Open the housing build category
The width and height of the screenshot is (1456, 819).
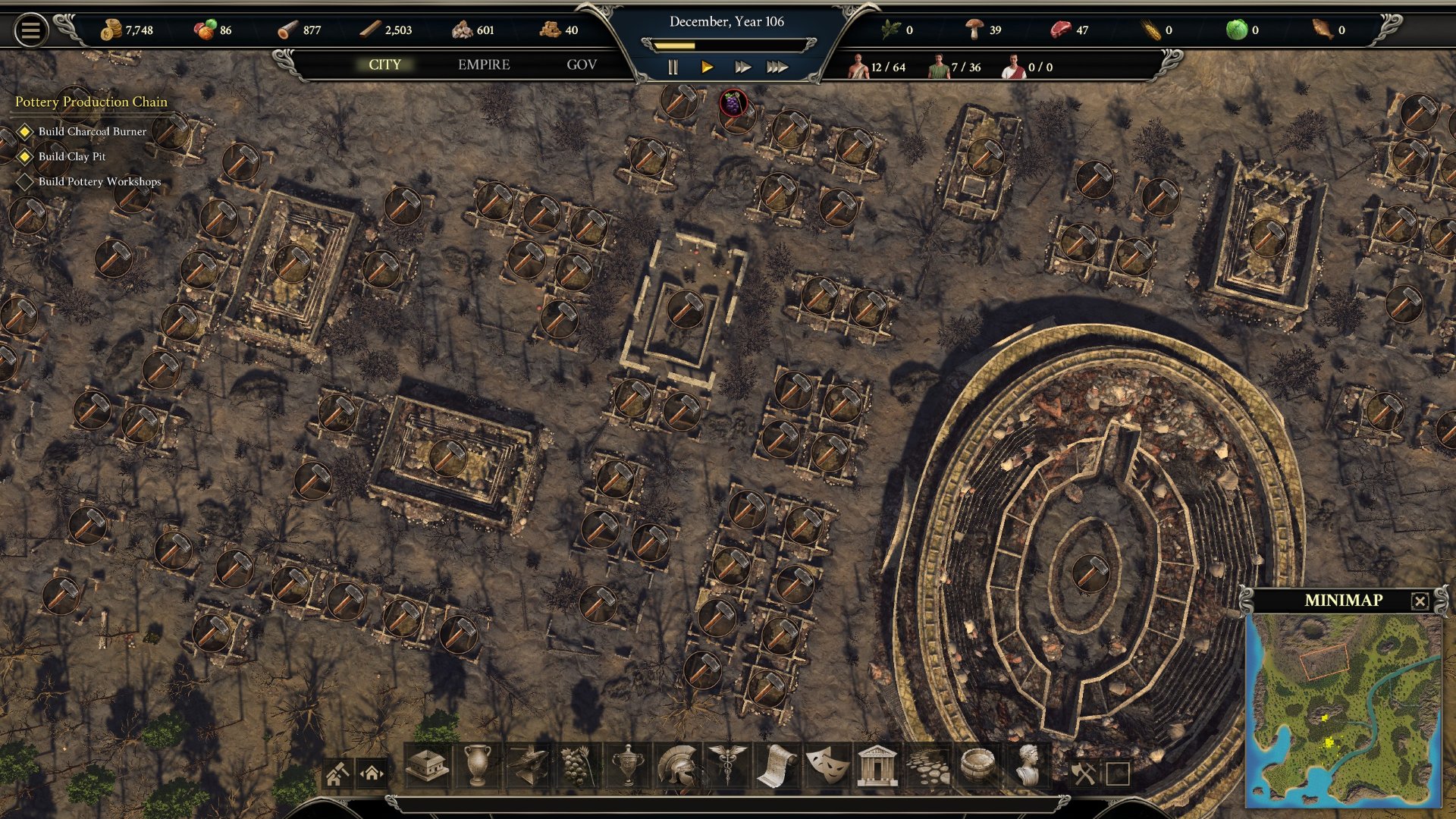click(428, 766)
